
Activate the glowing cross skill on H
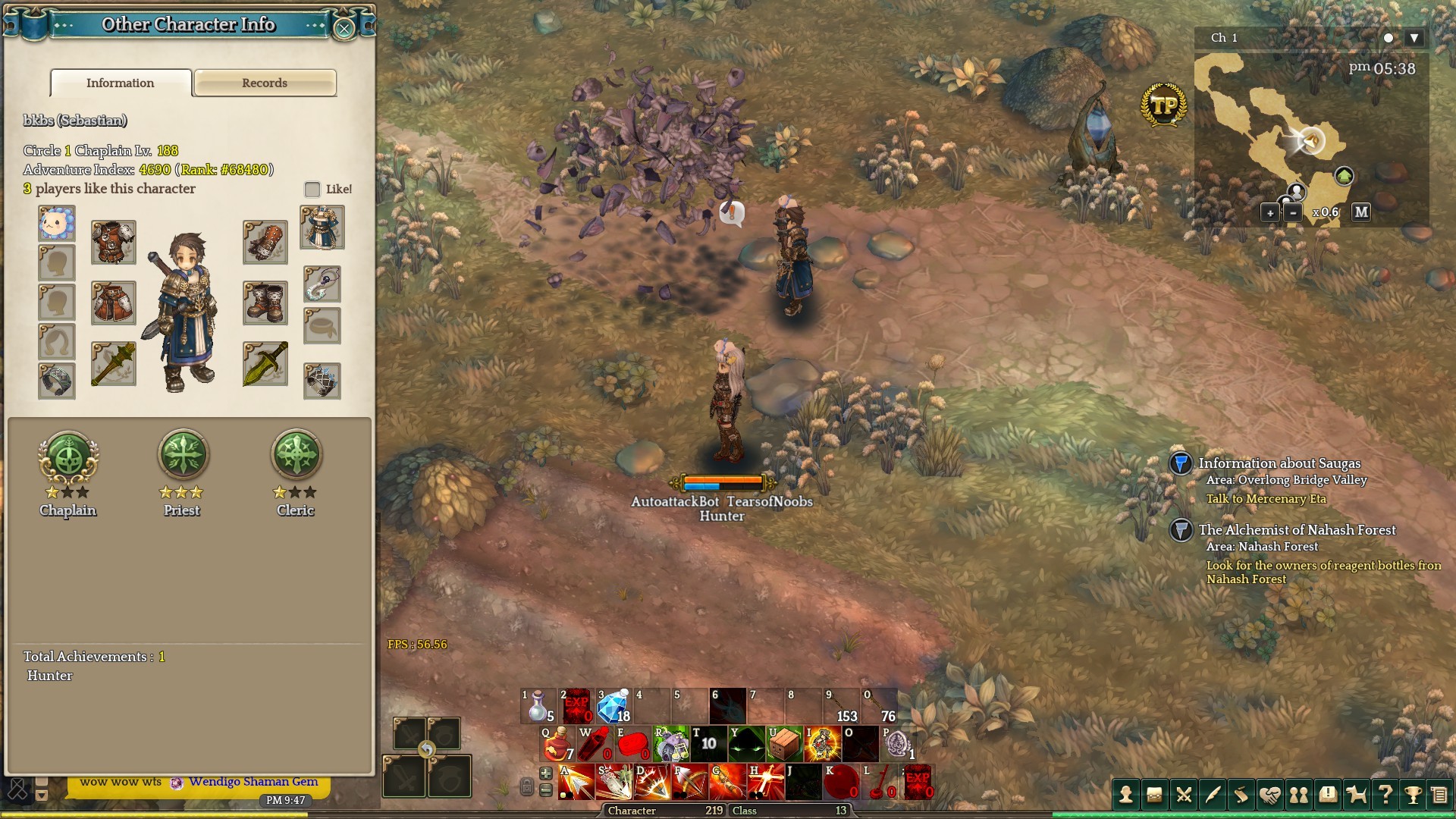763,783
